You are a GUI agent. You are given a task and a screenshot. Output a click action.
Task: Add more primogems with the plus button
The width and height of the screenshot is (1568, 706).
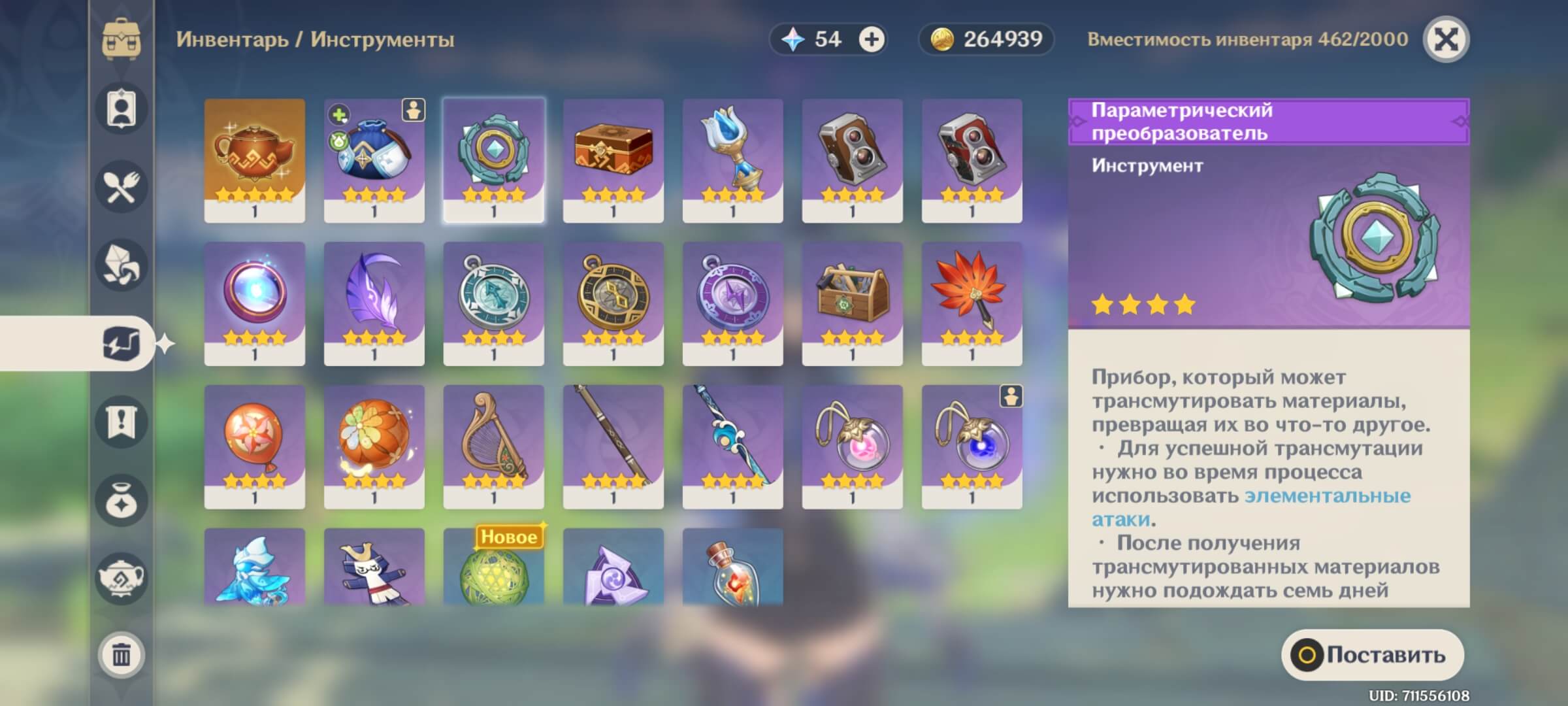pyautogui.click(x=871, y=40)
